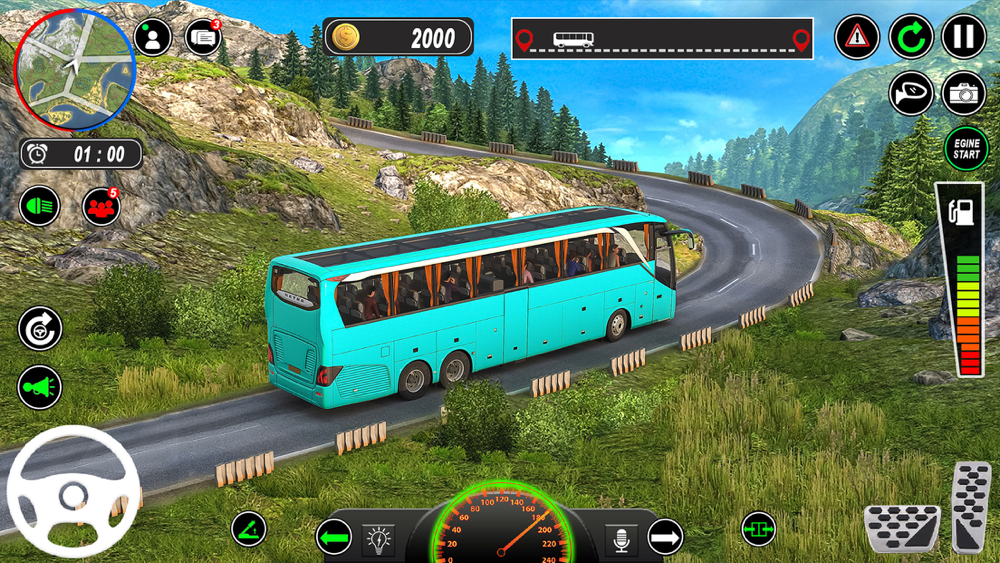Screen dimensions: 1000x563
Task: Activate the left turn arrow indicator
Action: pos(334,538)
